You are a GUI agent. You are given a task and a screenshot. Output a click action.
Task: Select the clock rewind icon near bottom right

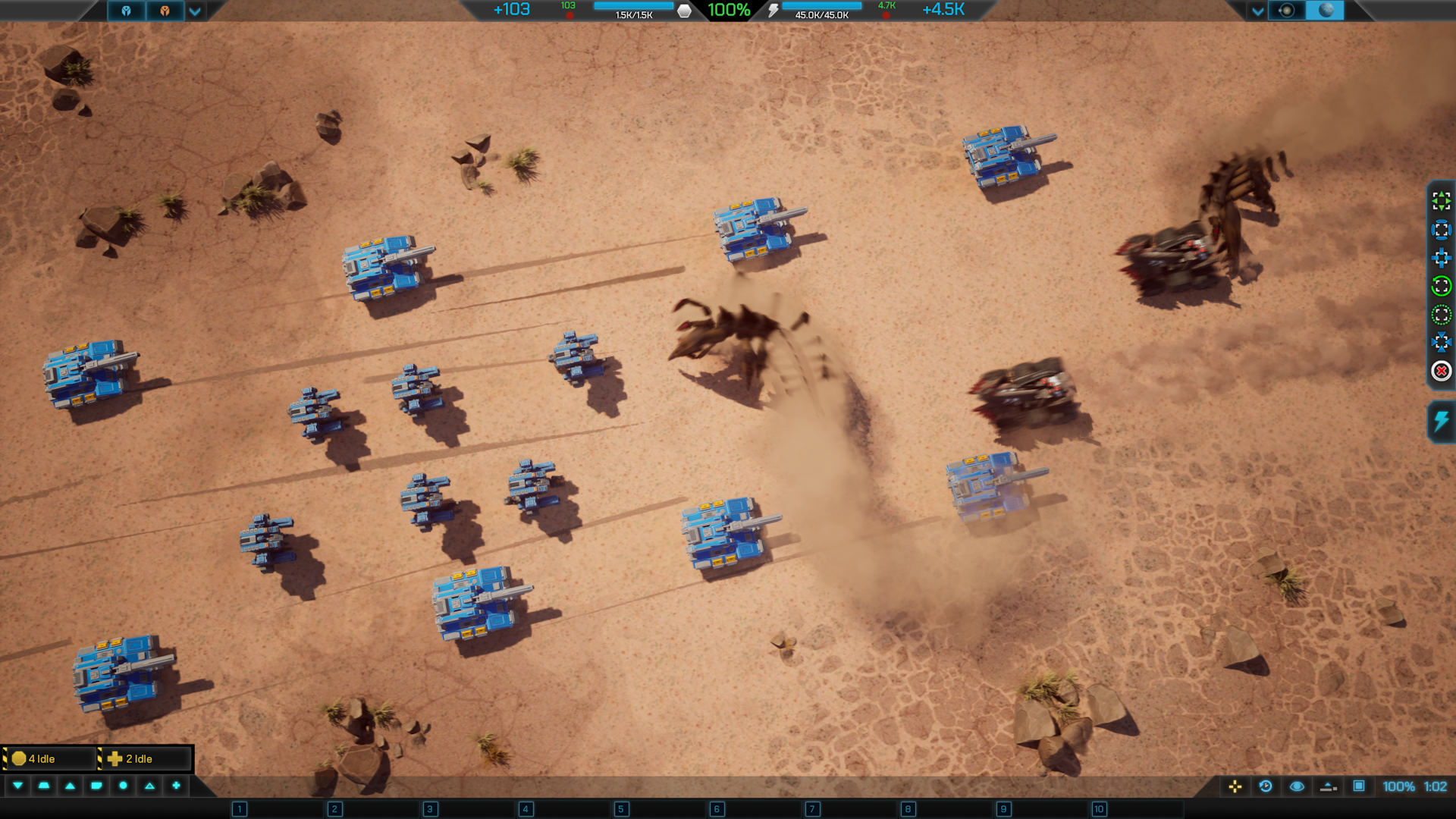[x=1264, y=787]
